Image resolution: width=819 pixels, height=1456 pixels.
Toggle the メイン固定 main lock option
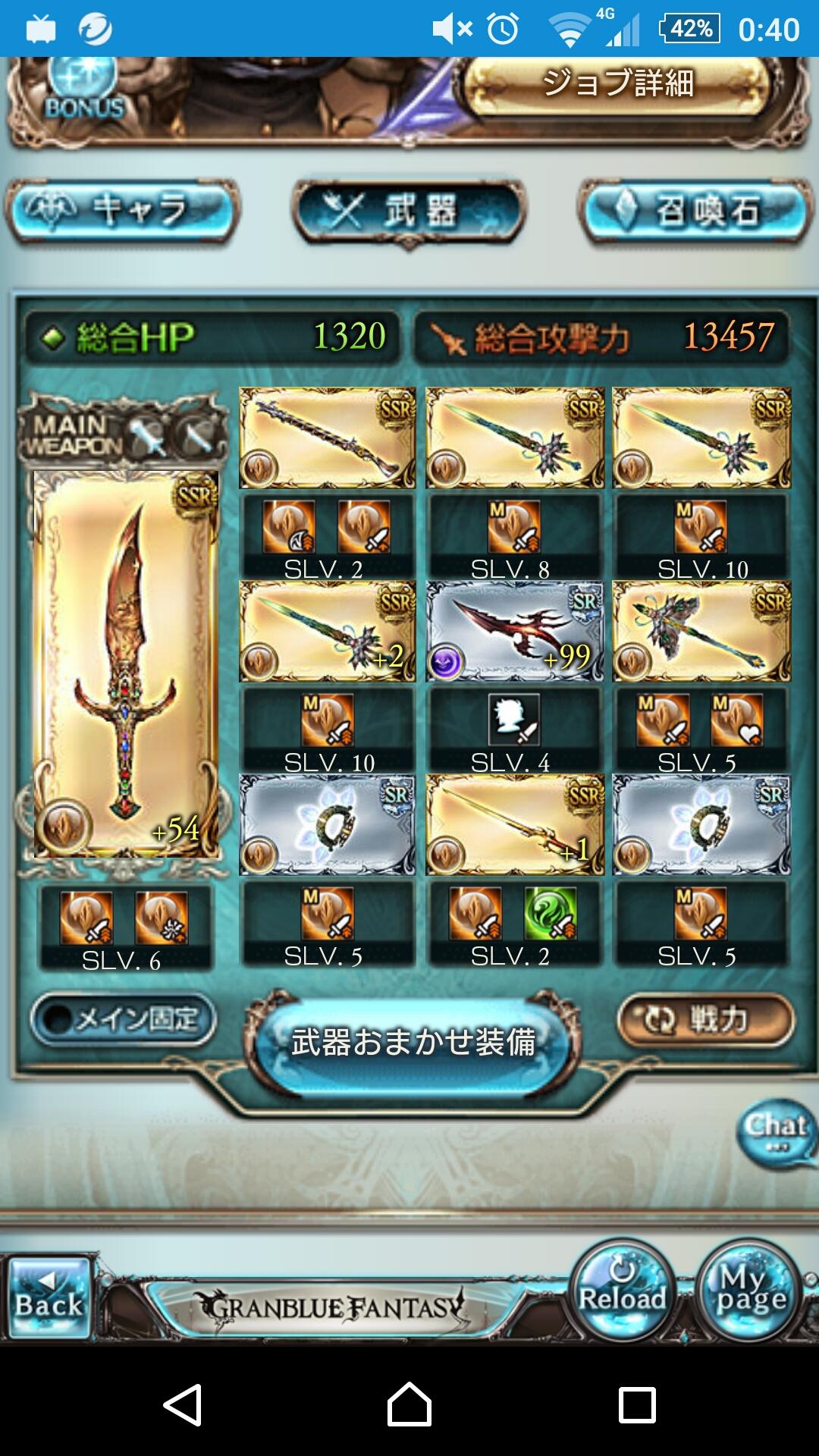(124, 1020)
